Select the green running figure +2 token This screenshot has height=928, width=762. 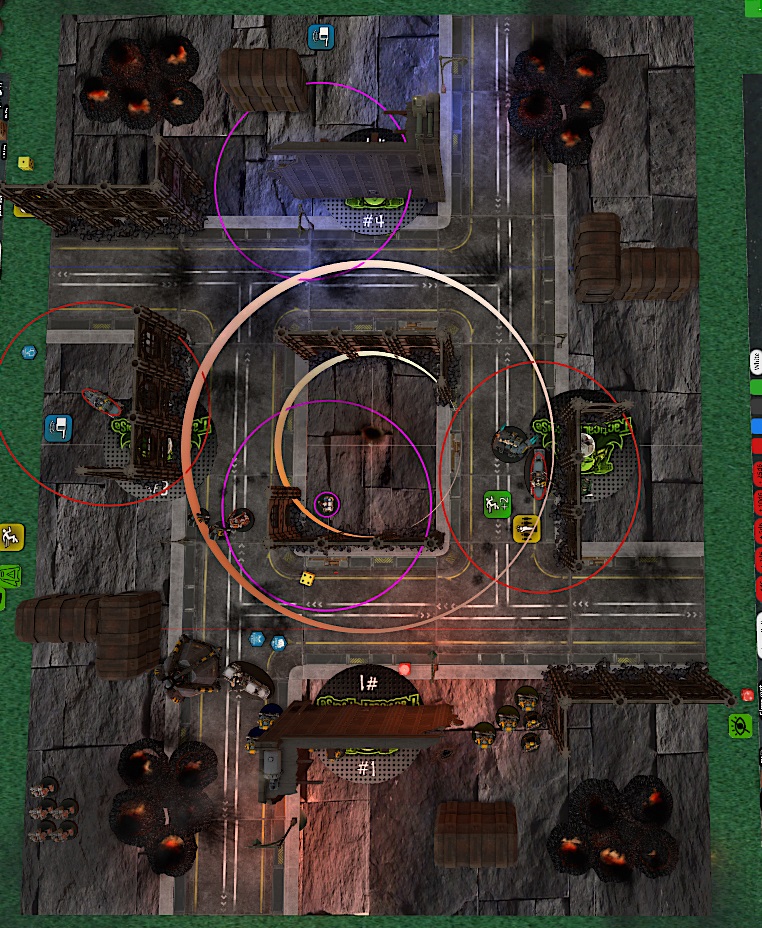tap(497, 504)
